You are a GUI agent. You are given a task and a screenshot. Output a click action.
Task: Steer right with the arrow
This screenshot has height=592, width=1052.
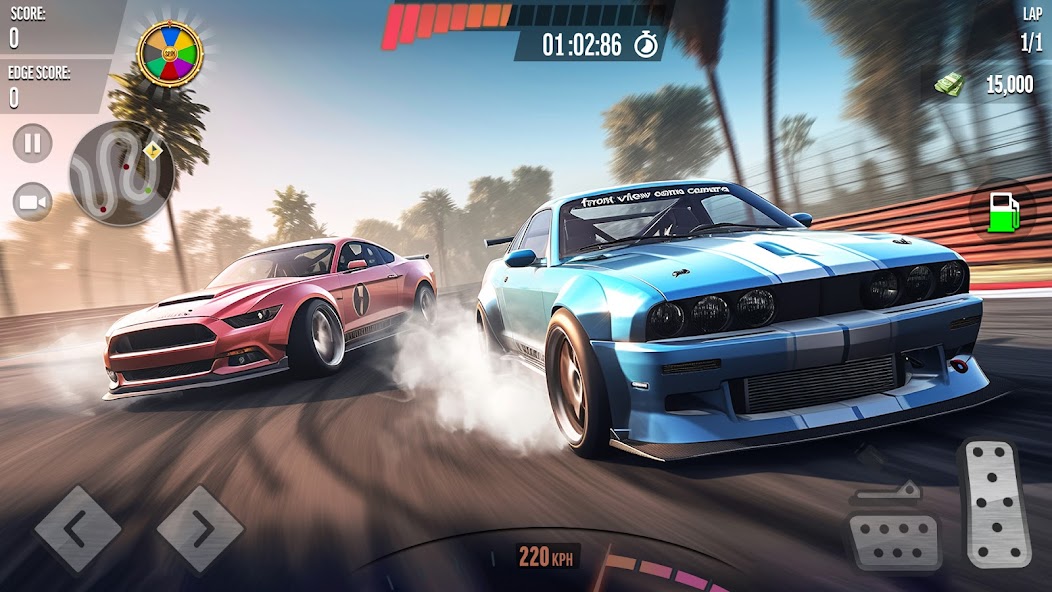200,529
